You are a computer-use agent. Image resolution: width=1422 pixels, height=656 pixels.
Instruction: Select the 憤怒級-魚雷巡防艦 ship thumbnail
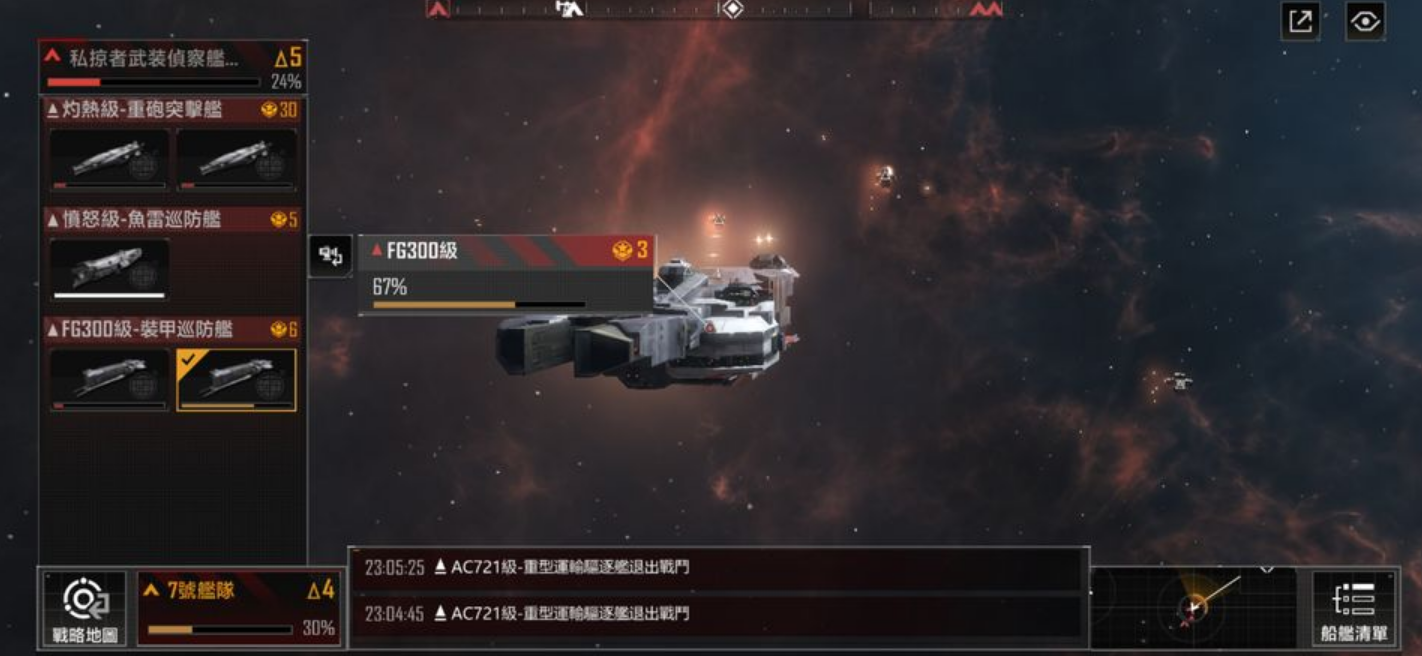coord(109,268)
